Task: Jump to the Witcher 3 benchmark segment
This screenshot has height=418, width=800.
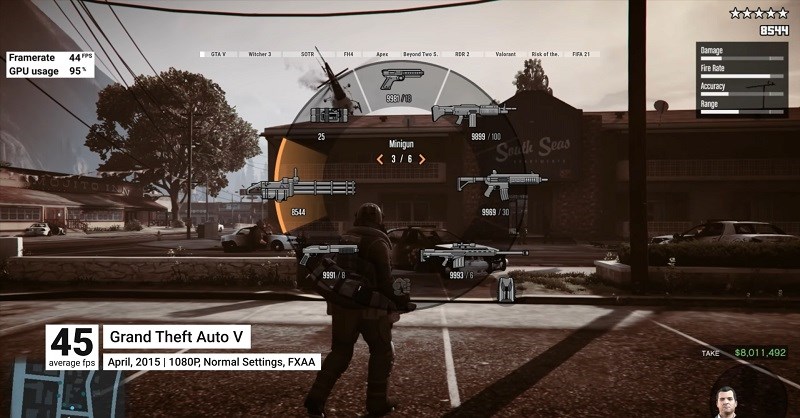Action: (260, 54)
